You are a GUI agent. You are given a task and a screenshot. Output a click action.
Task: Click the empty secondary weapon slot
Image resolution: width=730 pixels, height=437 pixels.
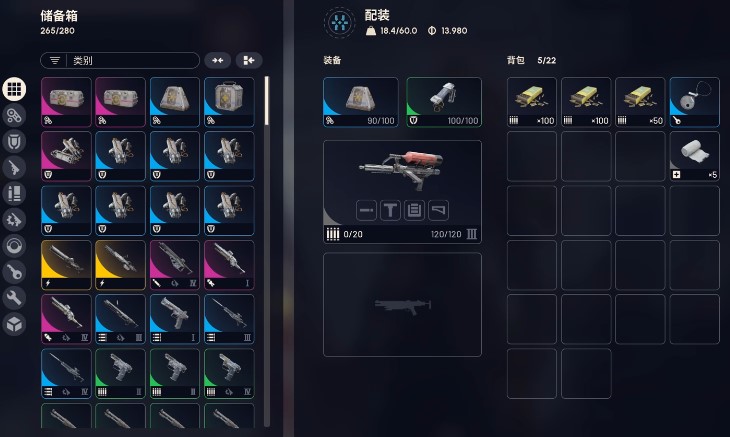click(x=402, y=304)
